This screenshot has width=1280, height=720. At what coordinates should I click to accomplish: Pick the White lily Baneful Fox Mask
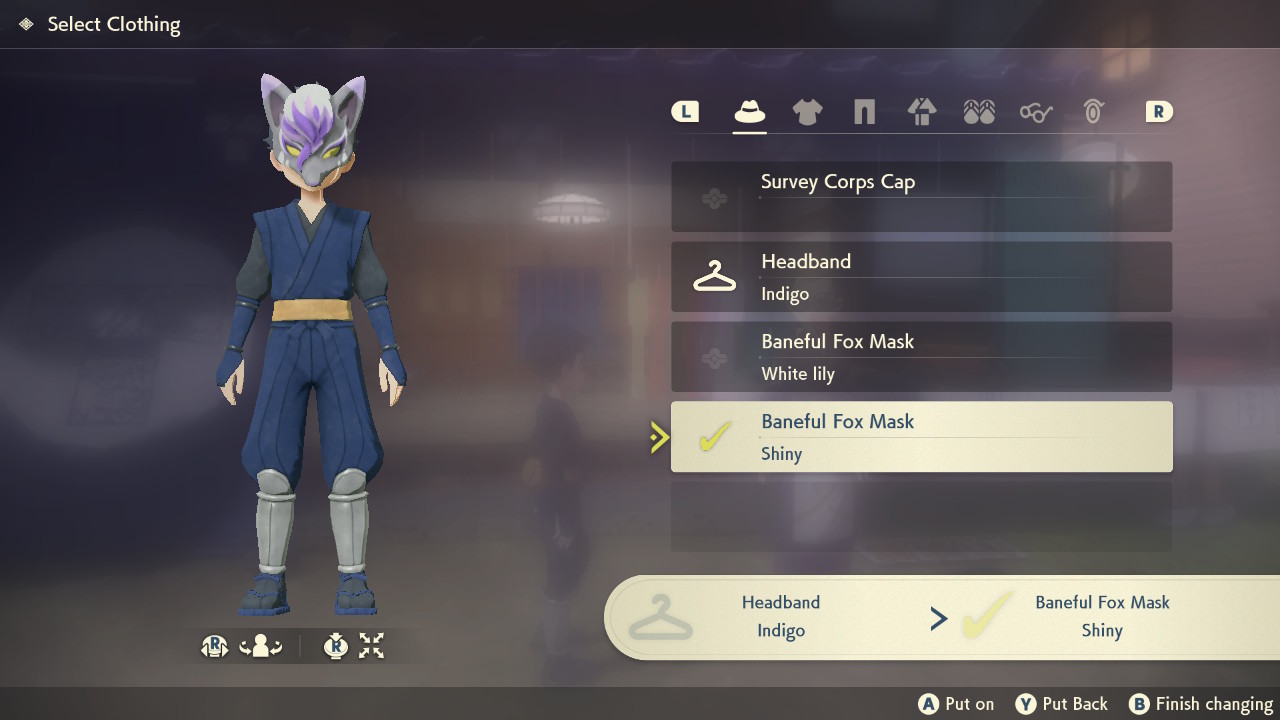coord(921,357)
